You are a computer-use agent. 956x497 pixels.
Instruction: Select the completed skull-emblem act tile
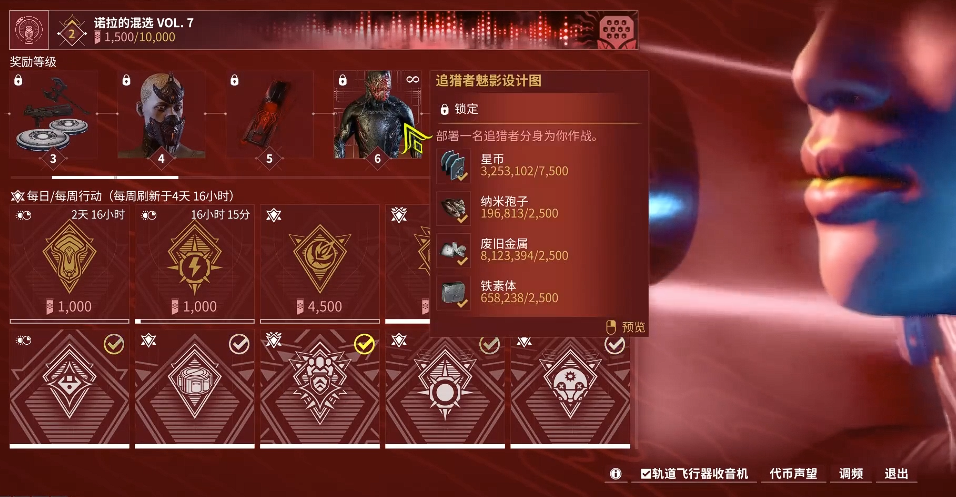[571, 388]
